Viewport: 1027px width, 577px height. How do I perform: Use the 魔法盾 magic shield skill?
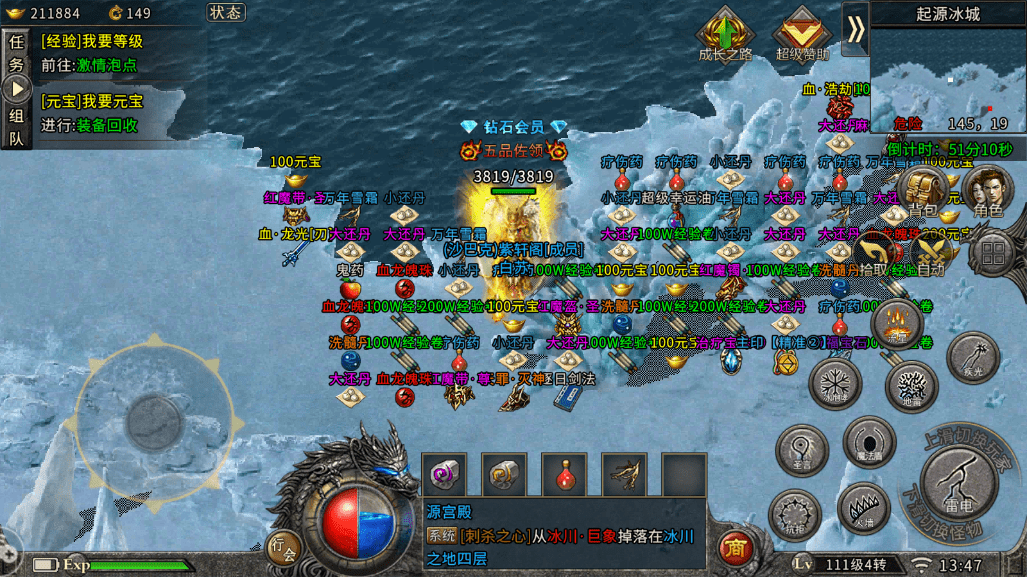tap(868, 441)
